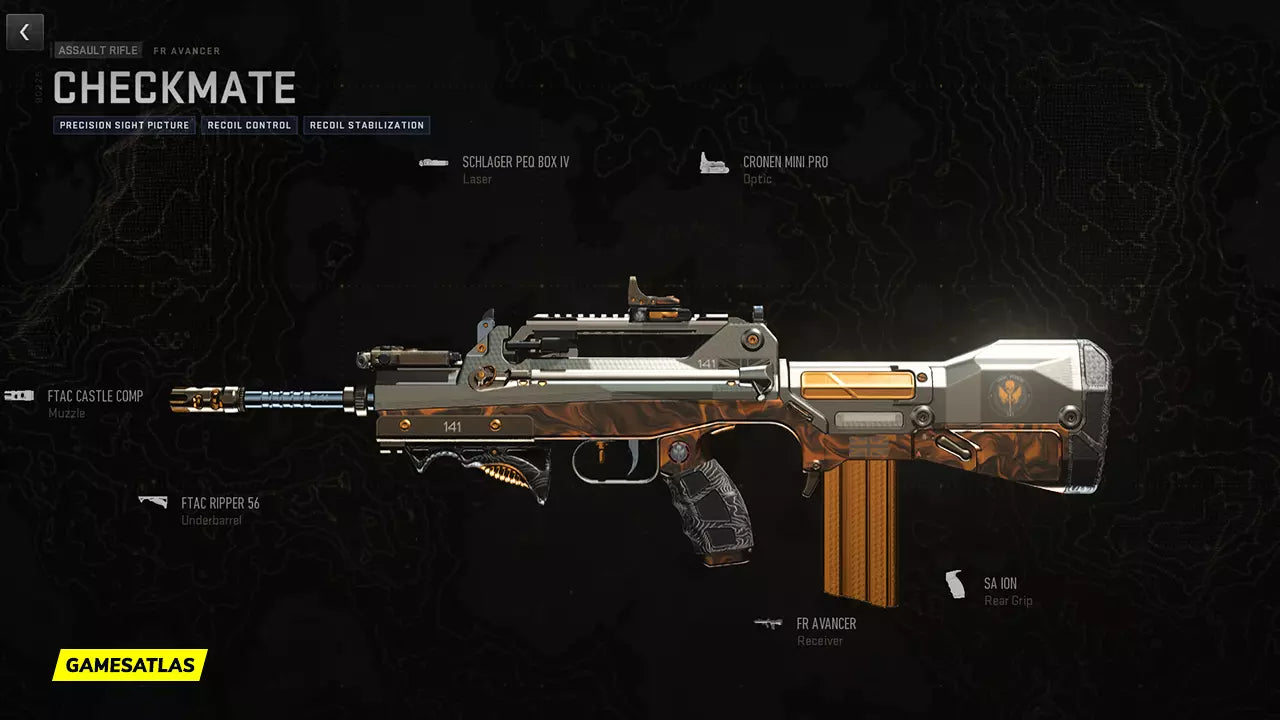Open the Cronen Mini Pro optic slot
Image resolution: width=1280 pixels, height=720 pixels.
click(784, 162)
